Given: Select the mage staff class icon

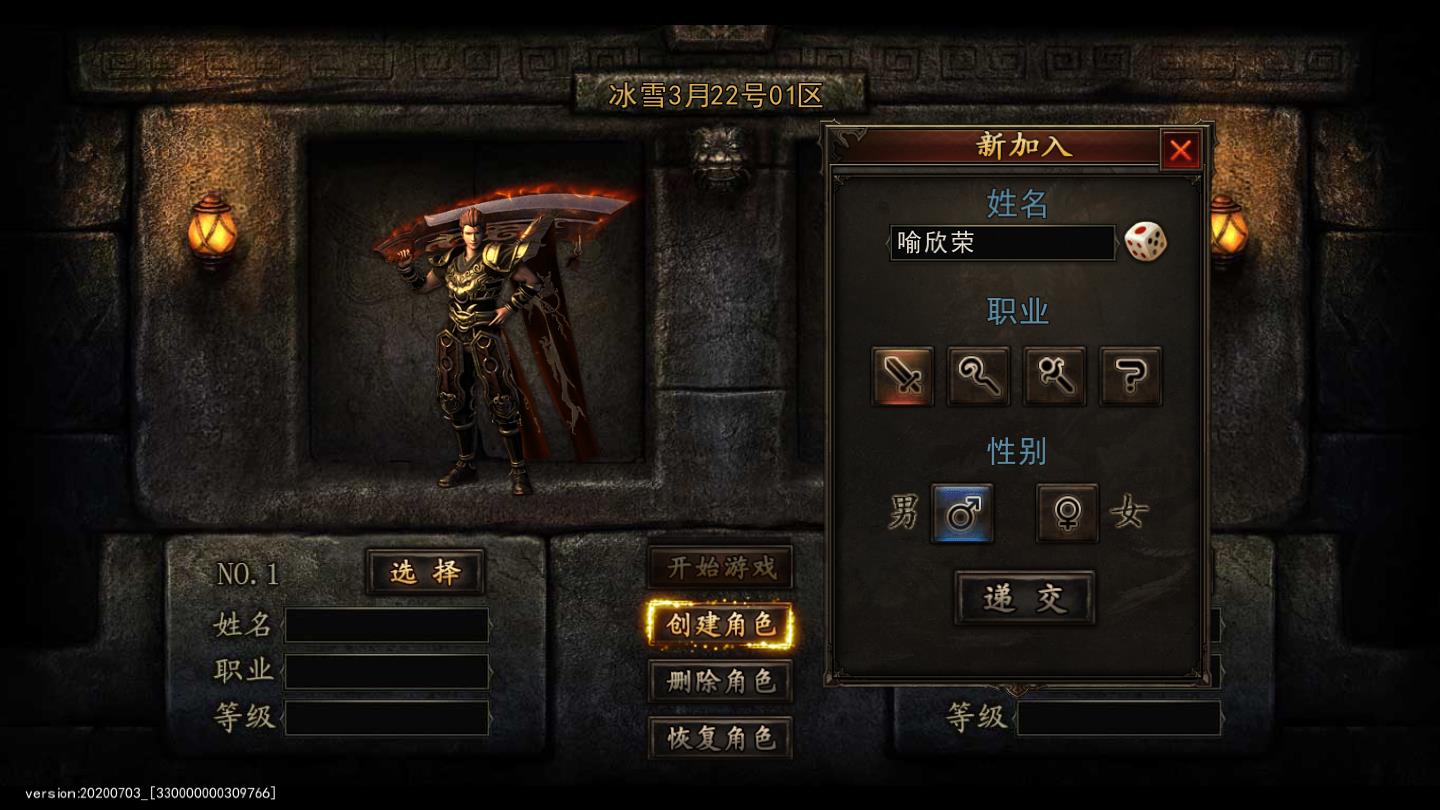Looking at the screenshot, I should click(978, 377).
